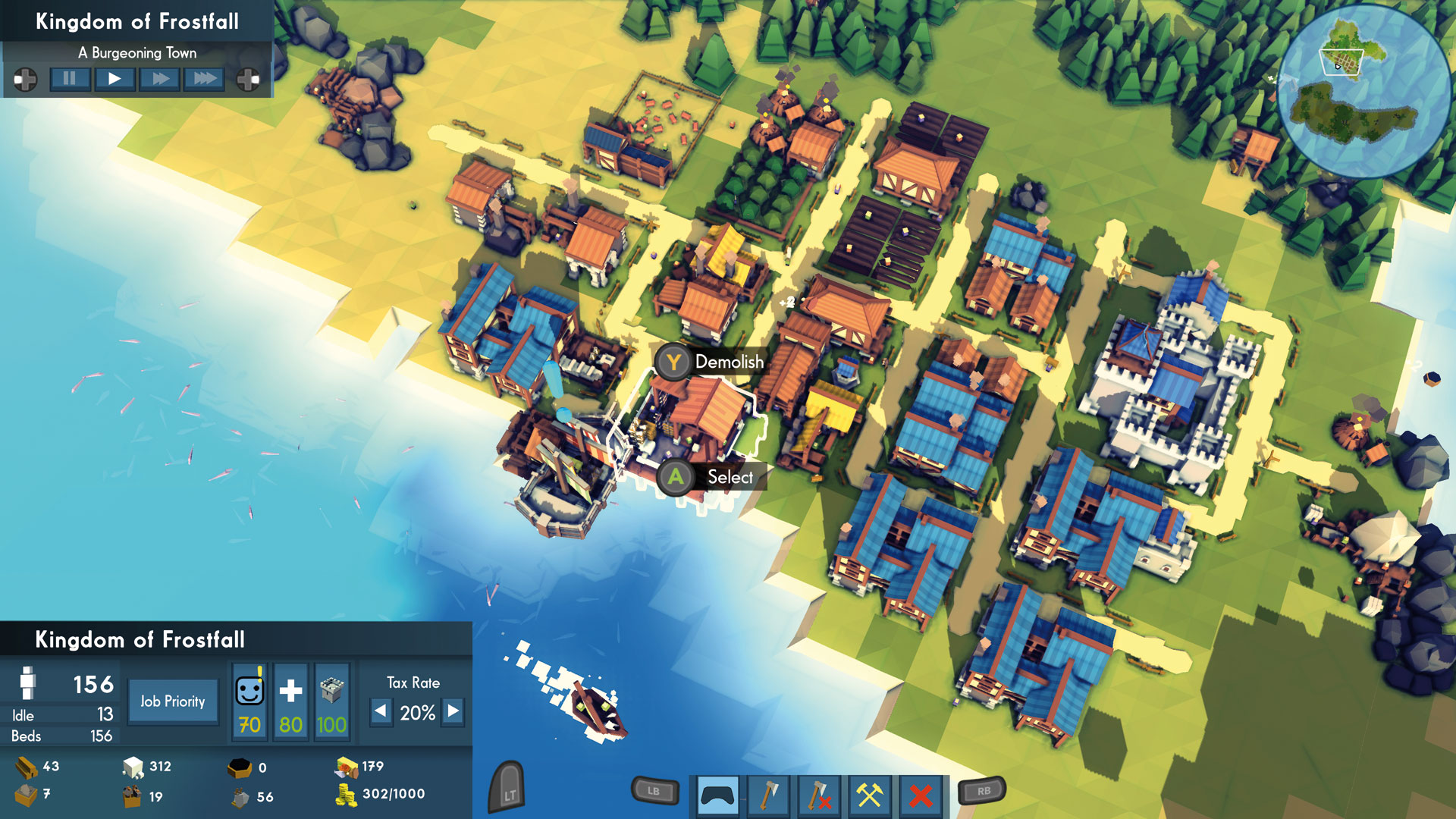
Task: Open the Job Priority panel
Action: (173, 701)
